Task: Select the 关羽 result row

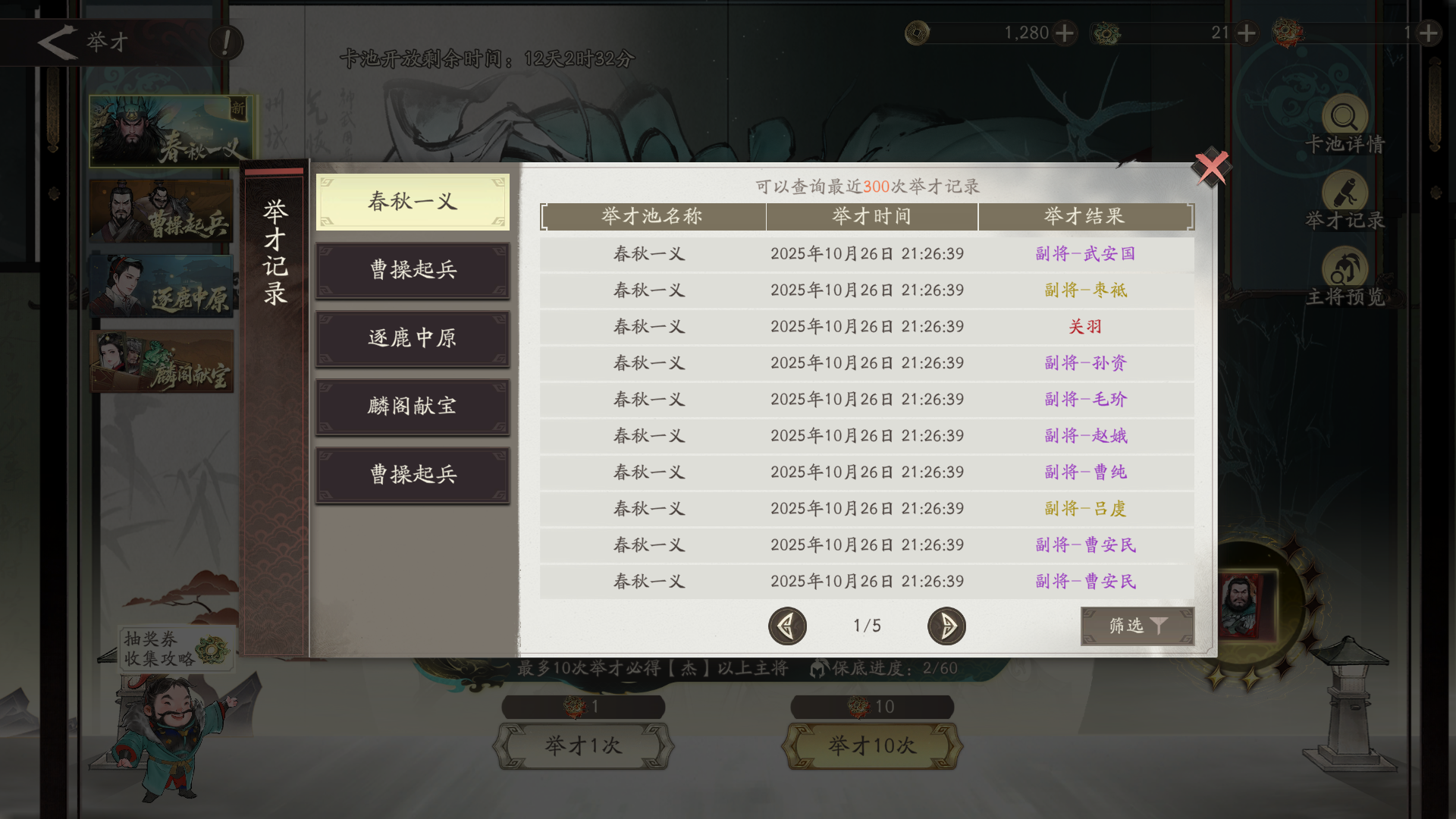Action: coord(1084,327)
